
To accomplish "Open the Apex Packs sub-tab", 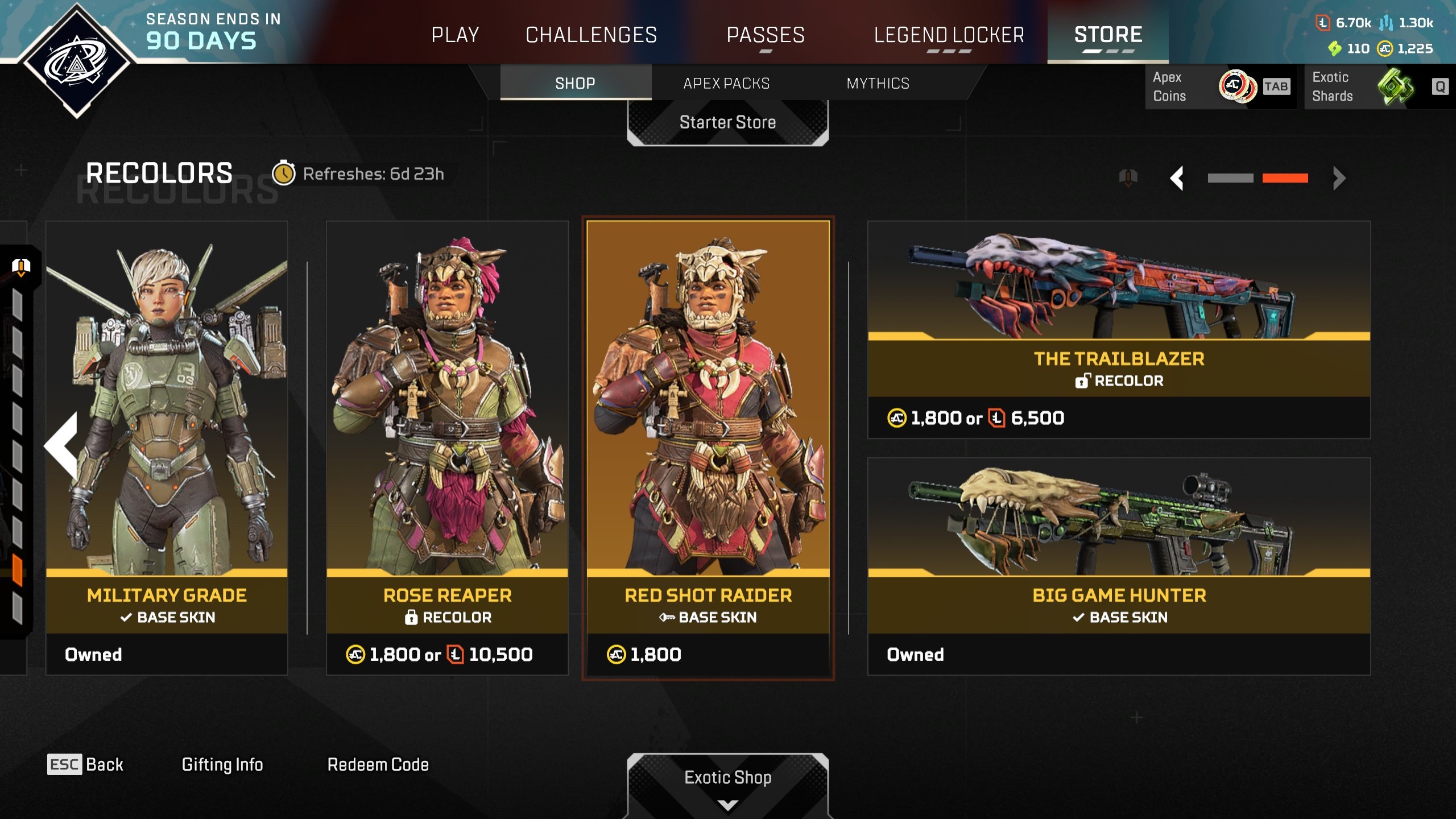I will click(x=726, y=84).
